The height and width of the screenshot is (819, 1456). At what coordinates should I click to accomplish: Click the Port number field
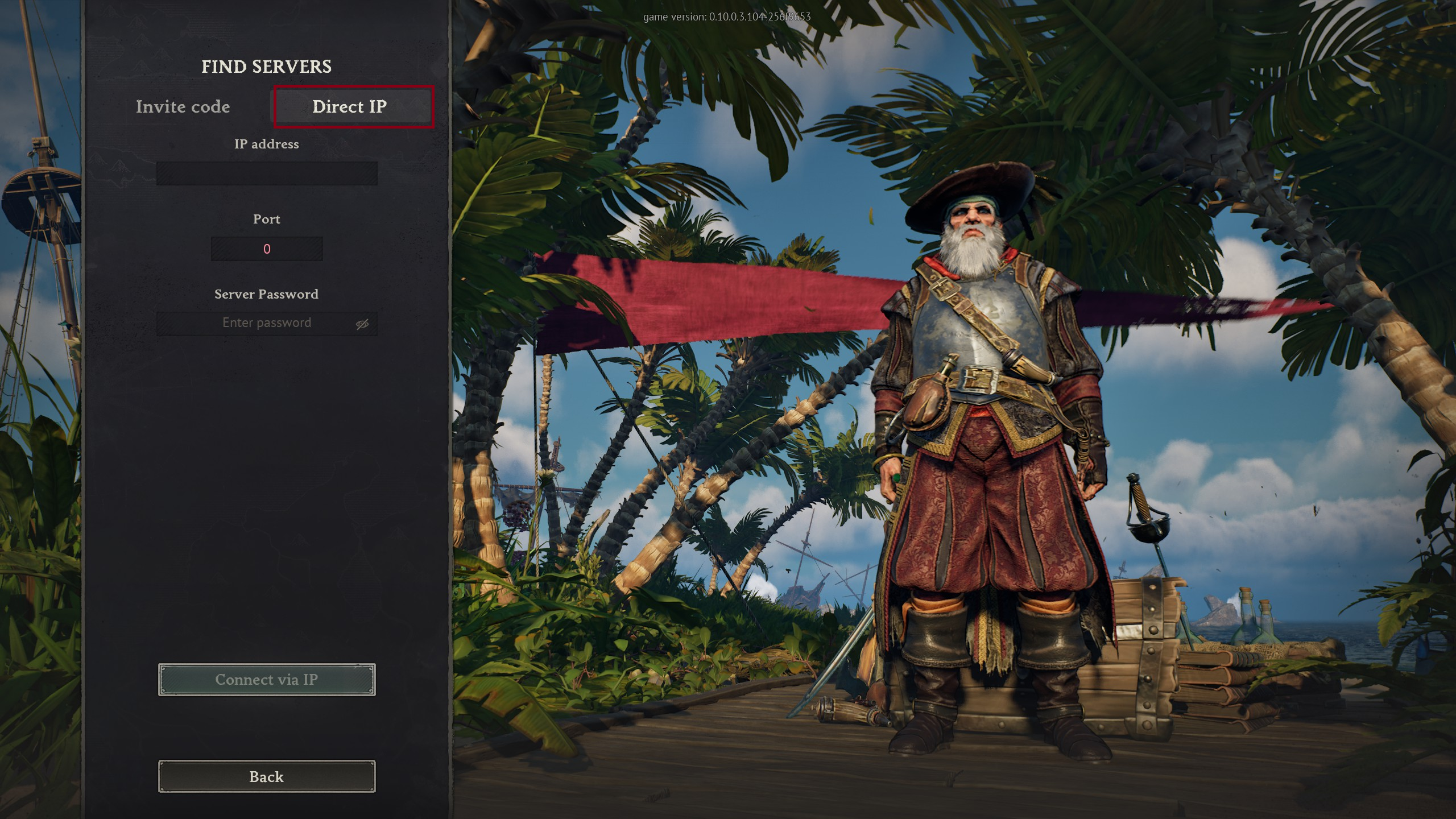(266, 249)
